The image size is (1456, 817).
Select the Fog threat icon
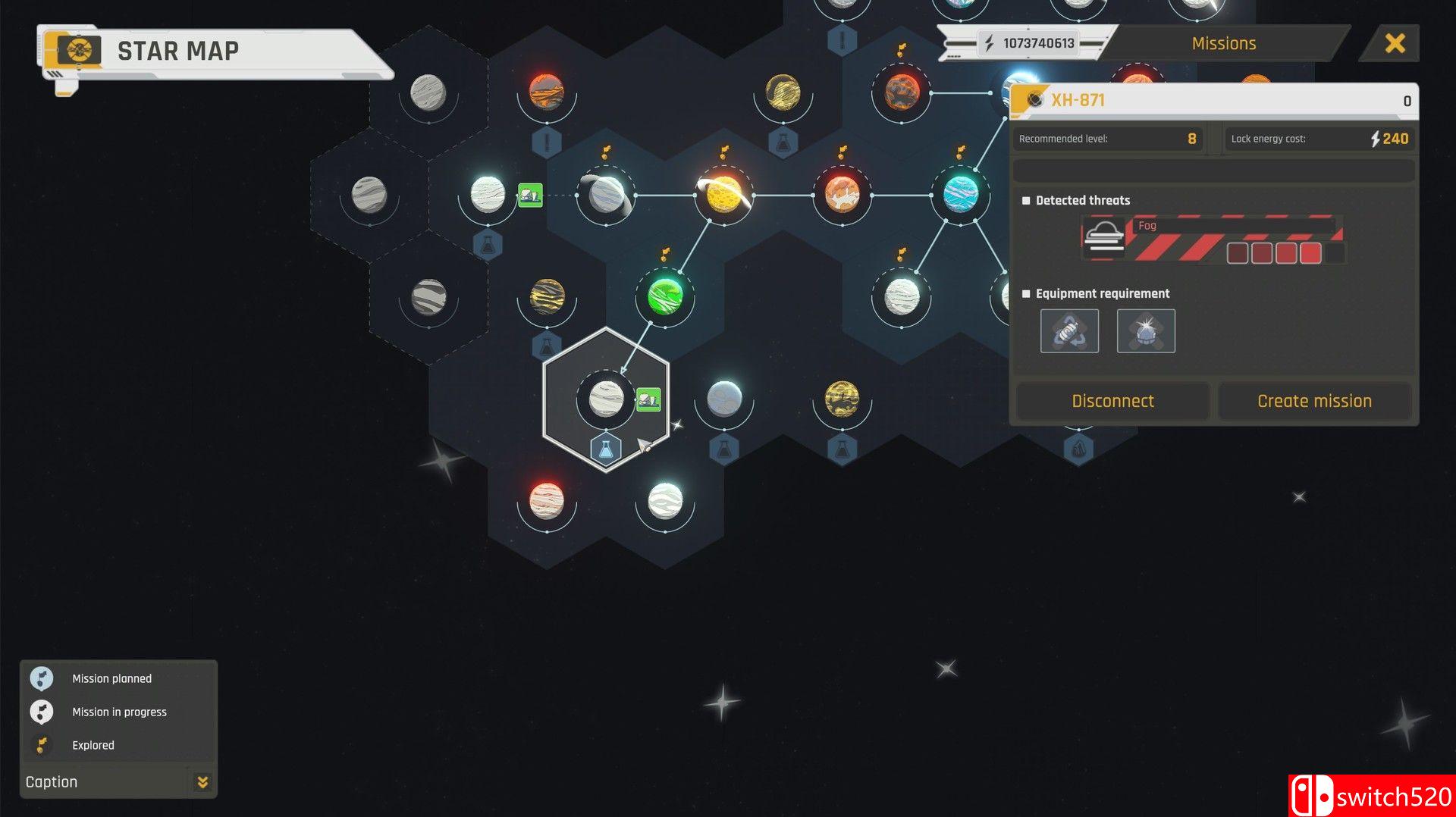click(1104, 236)
